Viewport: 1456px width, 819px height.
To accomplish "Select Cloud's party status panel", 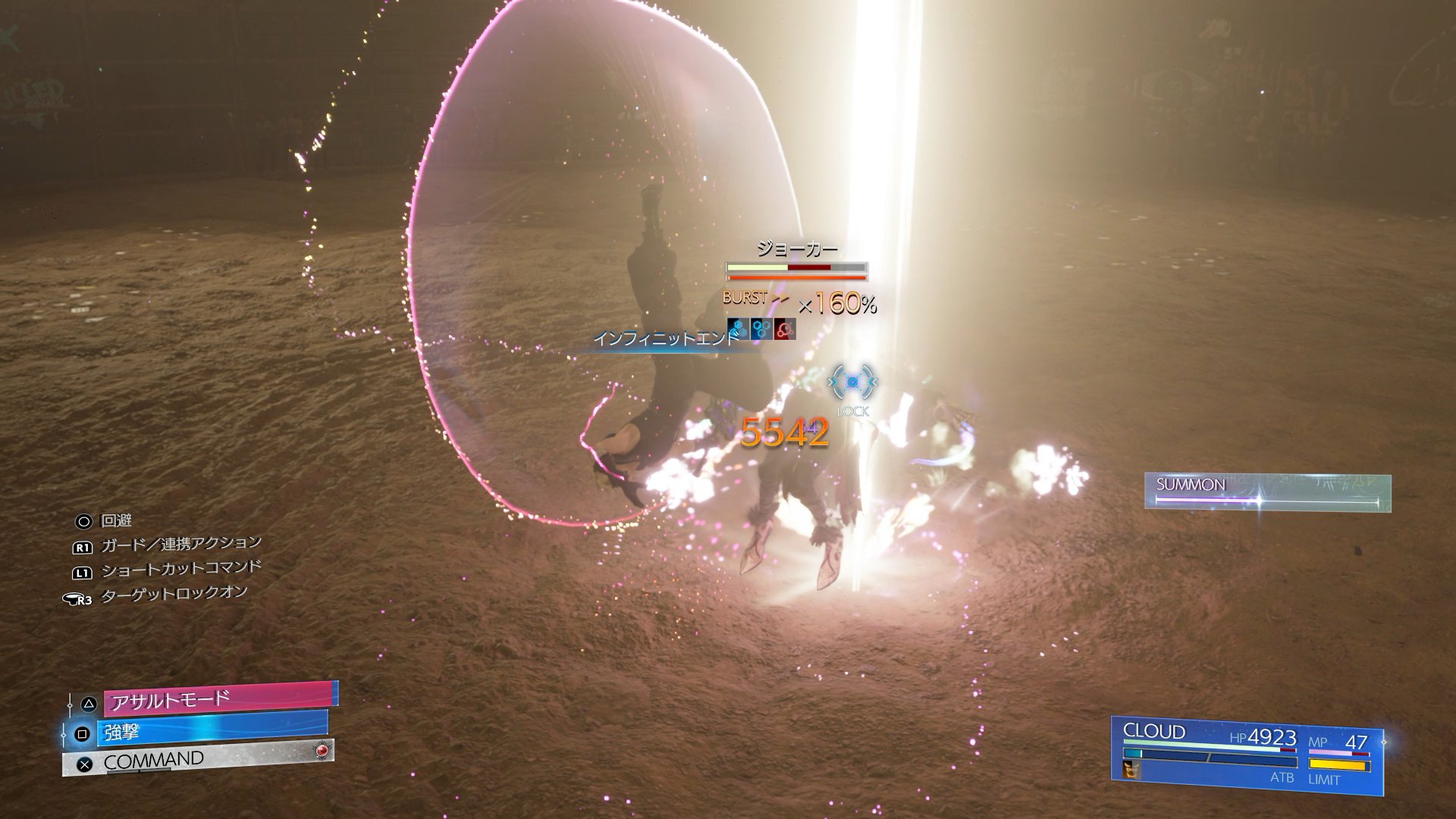I will pos(1247,755).
